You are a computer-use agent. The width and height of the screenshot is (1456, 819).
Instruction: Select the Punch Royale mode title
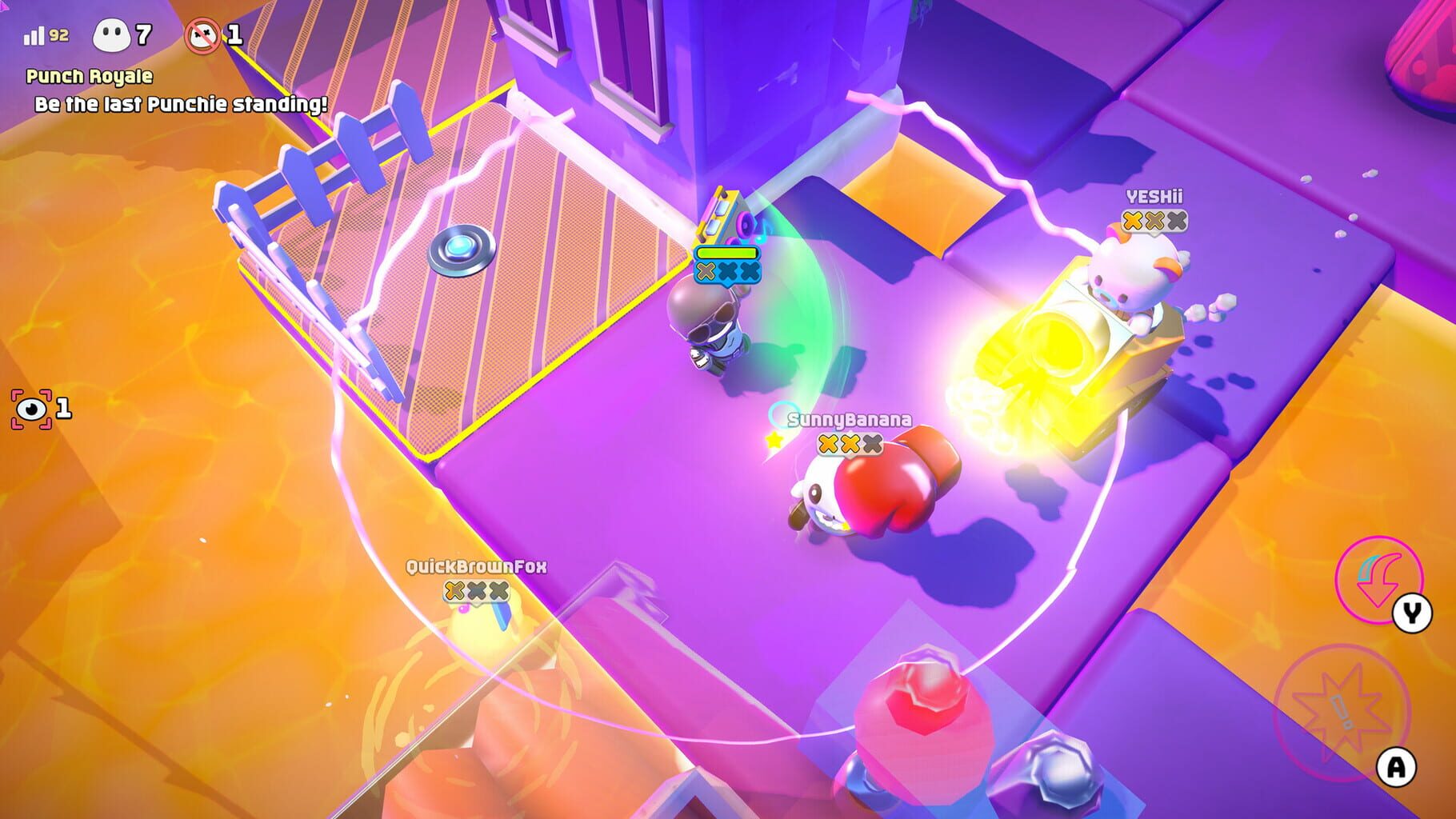click(x=88, y=77)
